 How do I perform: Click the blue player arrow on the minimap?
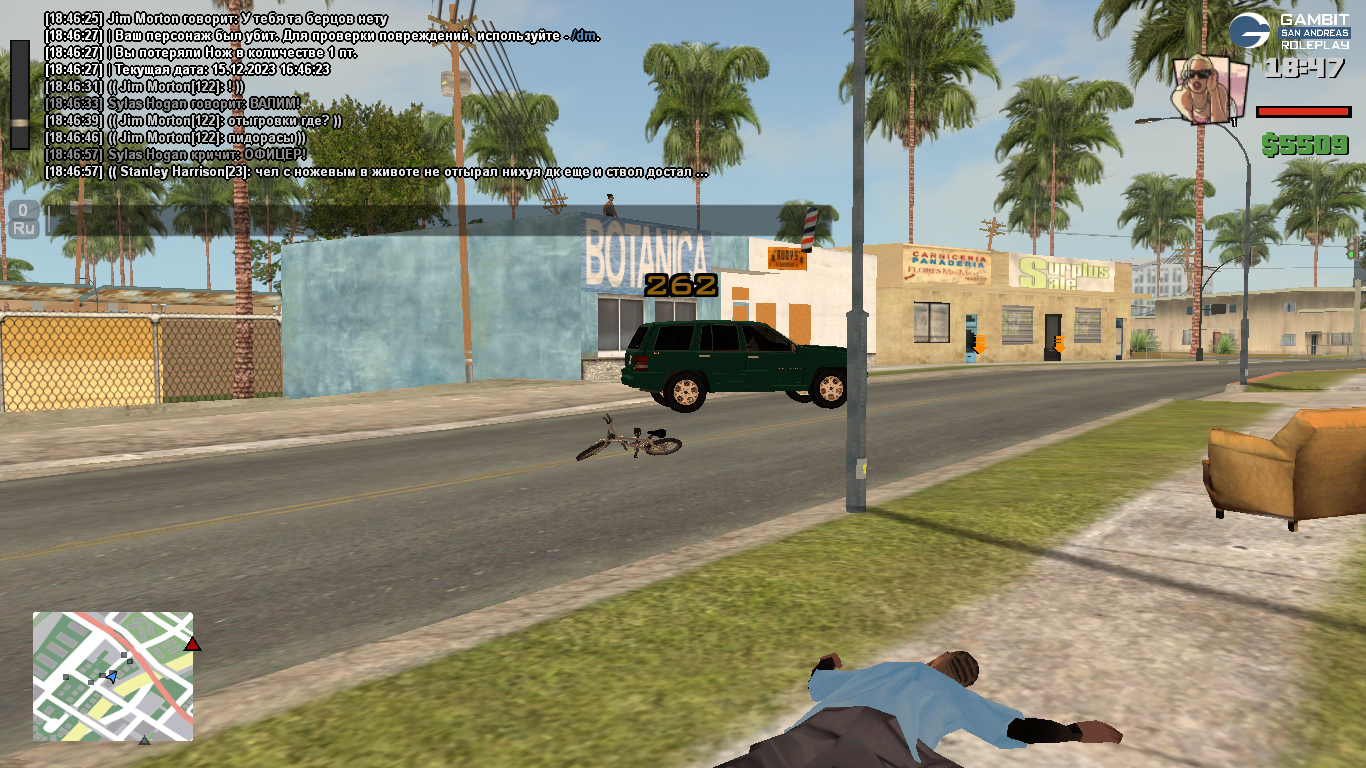point(111,678)
